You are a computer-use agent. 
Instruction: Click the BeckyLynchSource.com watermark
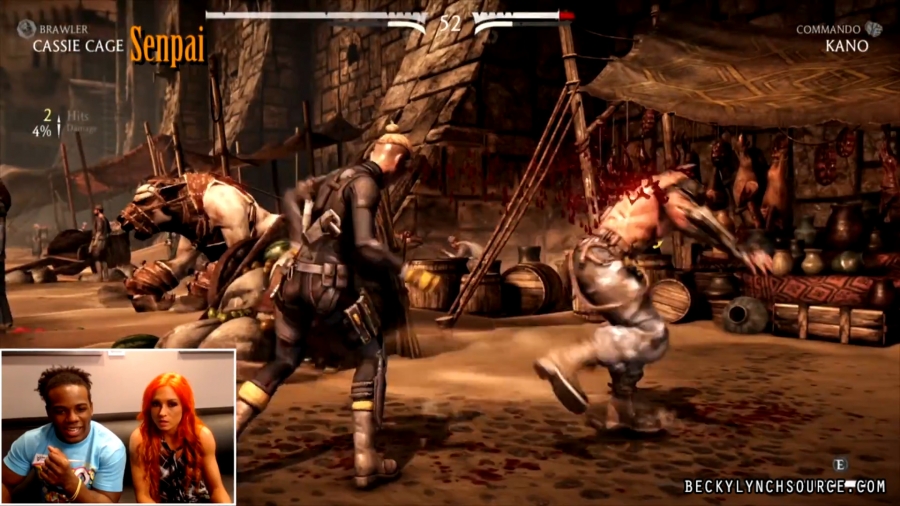(785, 486)
